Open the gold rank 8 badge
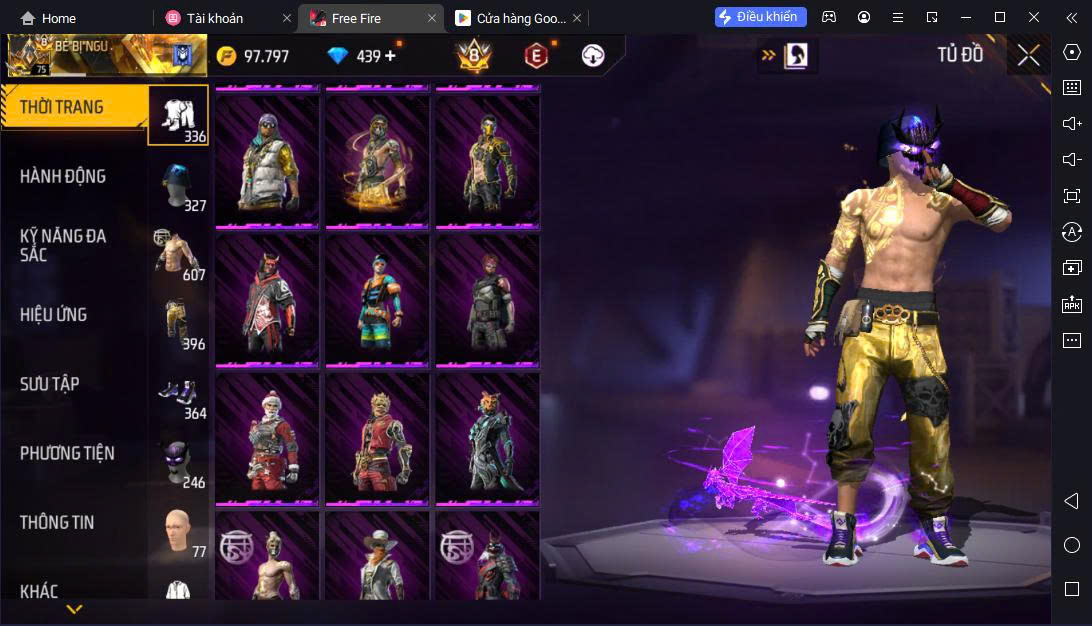 473,56
